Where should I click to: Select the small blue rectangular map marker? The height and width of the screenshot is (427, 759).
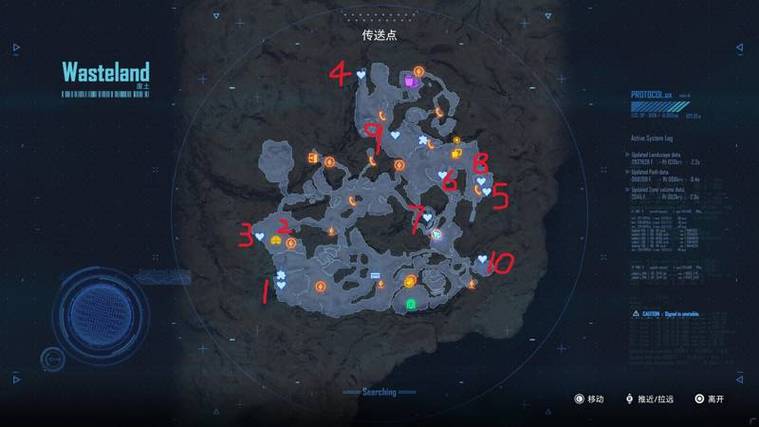tap(376, 274)
